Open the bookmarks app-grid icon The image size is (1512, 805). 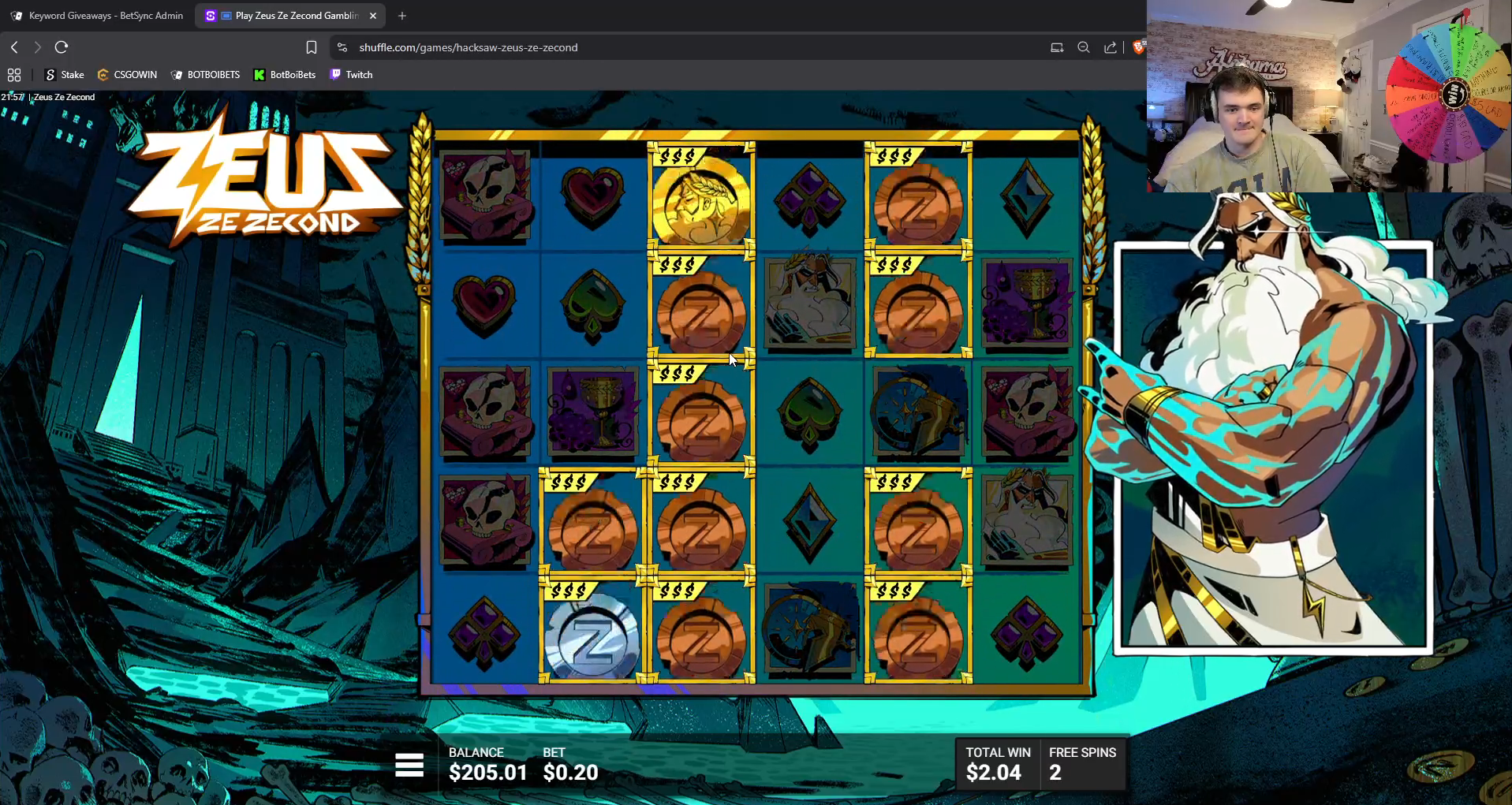14,74
